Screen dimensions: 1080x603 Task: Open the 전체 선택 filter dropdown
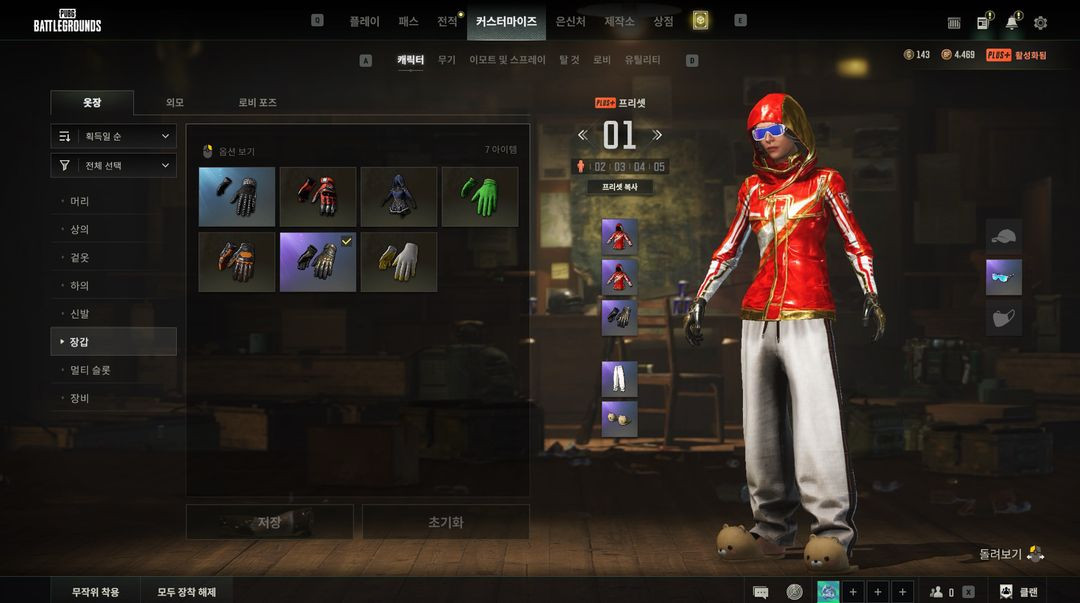click(x=114, y=165)
